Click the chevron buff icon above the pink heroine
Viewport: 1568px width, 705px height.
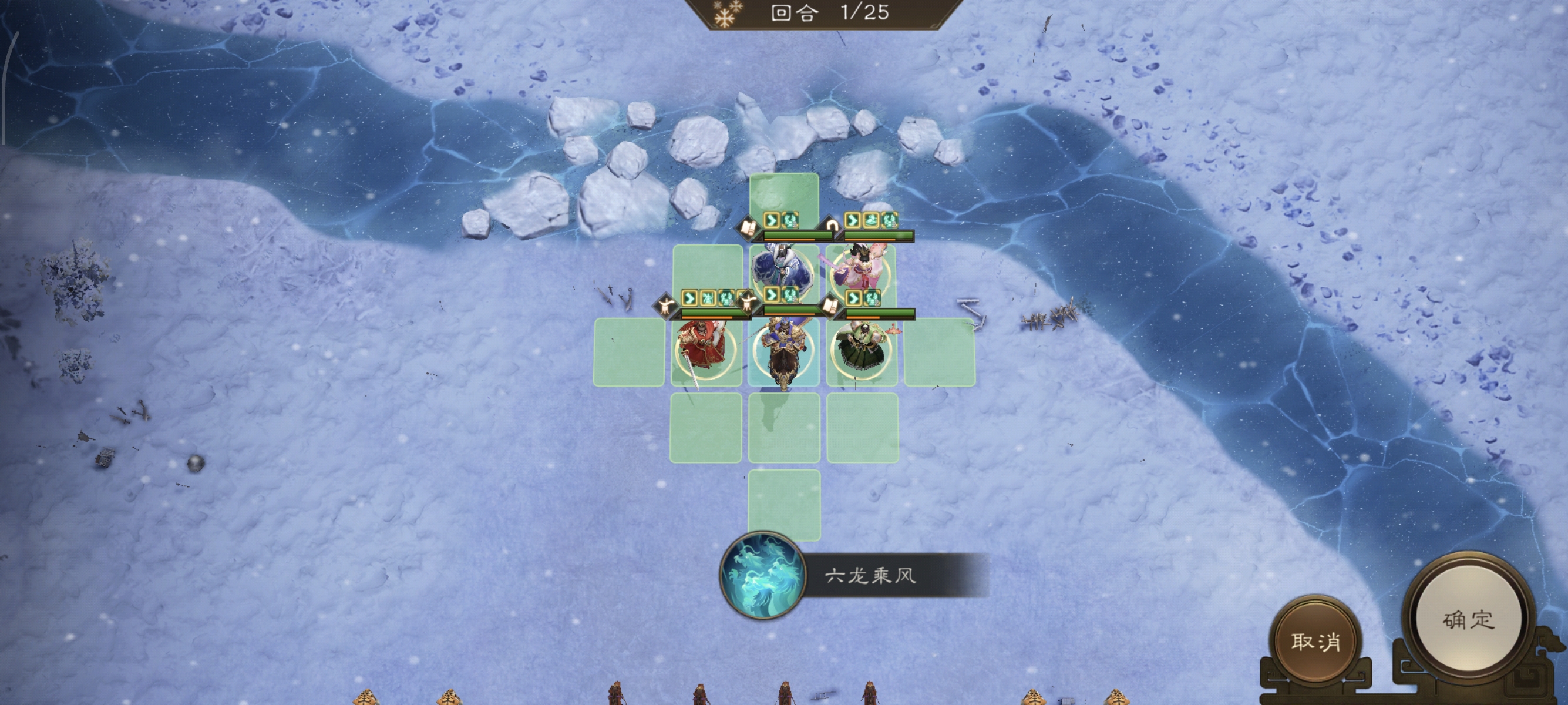[851, 220]
